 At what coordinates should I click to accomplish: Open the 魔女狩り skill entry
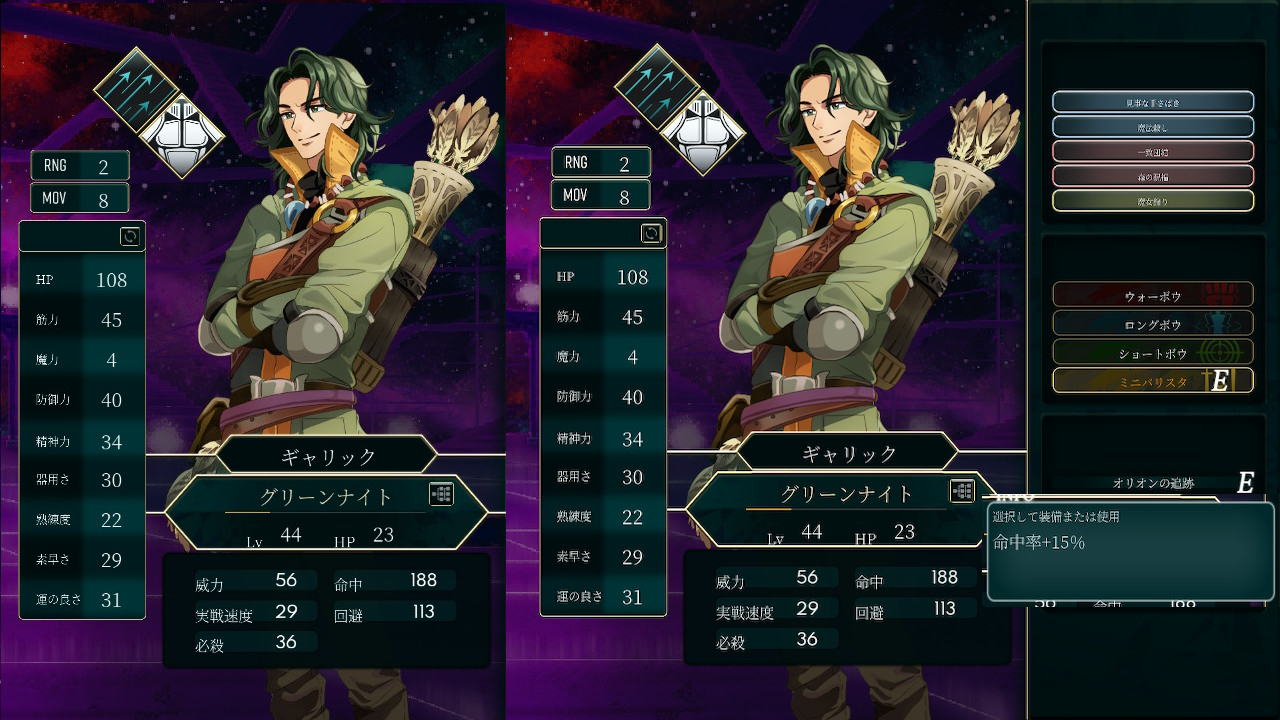(x=1152, y=200)
